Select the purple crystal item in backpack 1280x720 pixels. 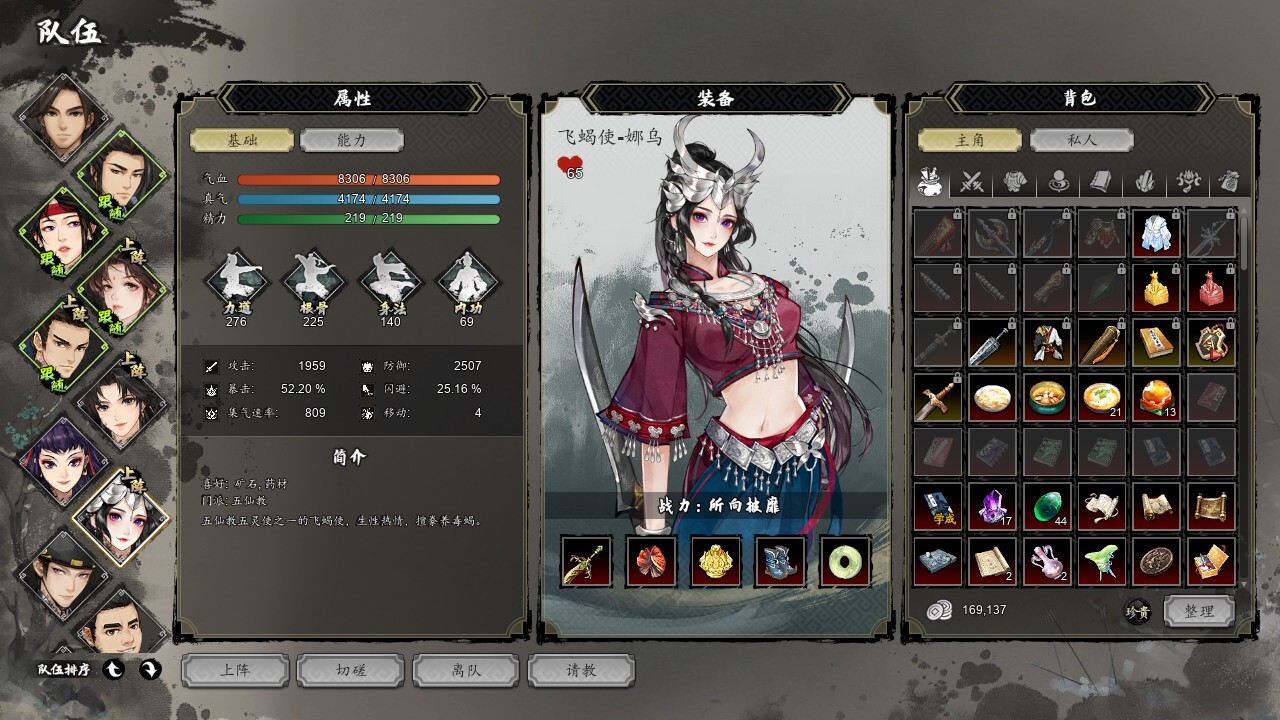[x=992, y=507]
